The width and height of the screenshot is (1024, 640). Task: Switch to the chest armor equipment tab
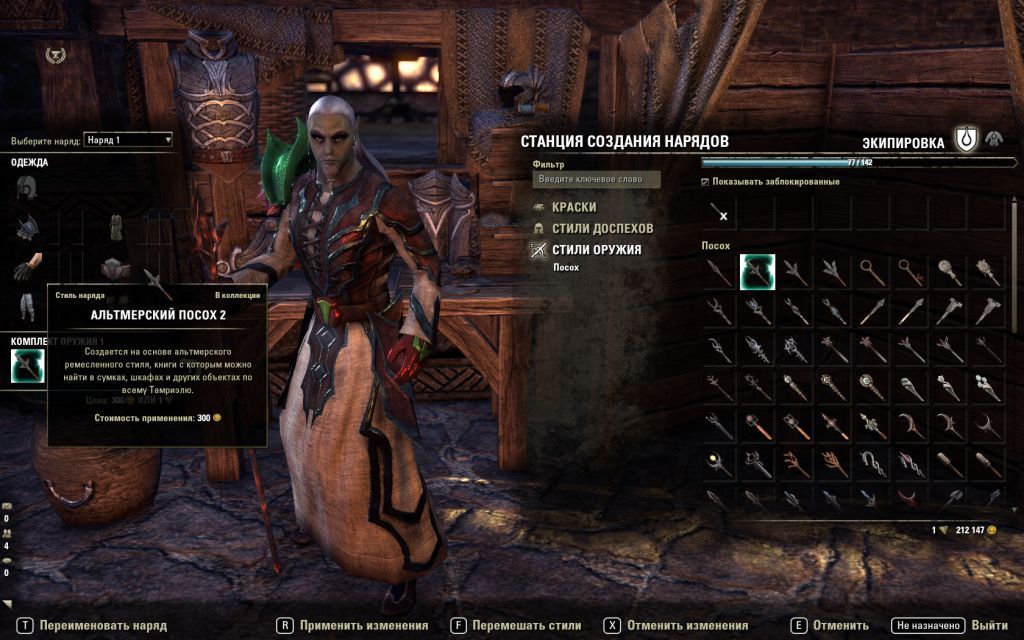point(994,139)
